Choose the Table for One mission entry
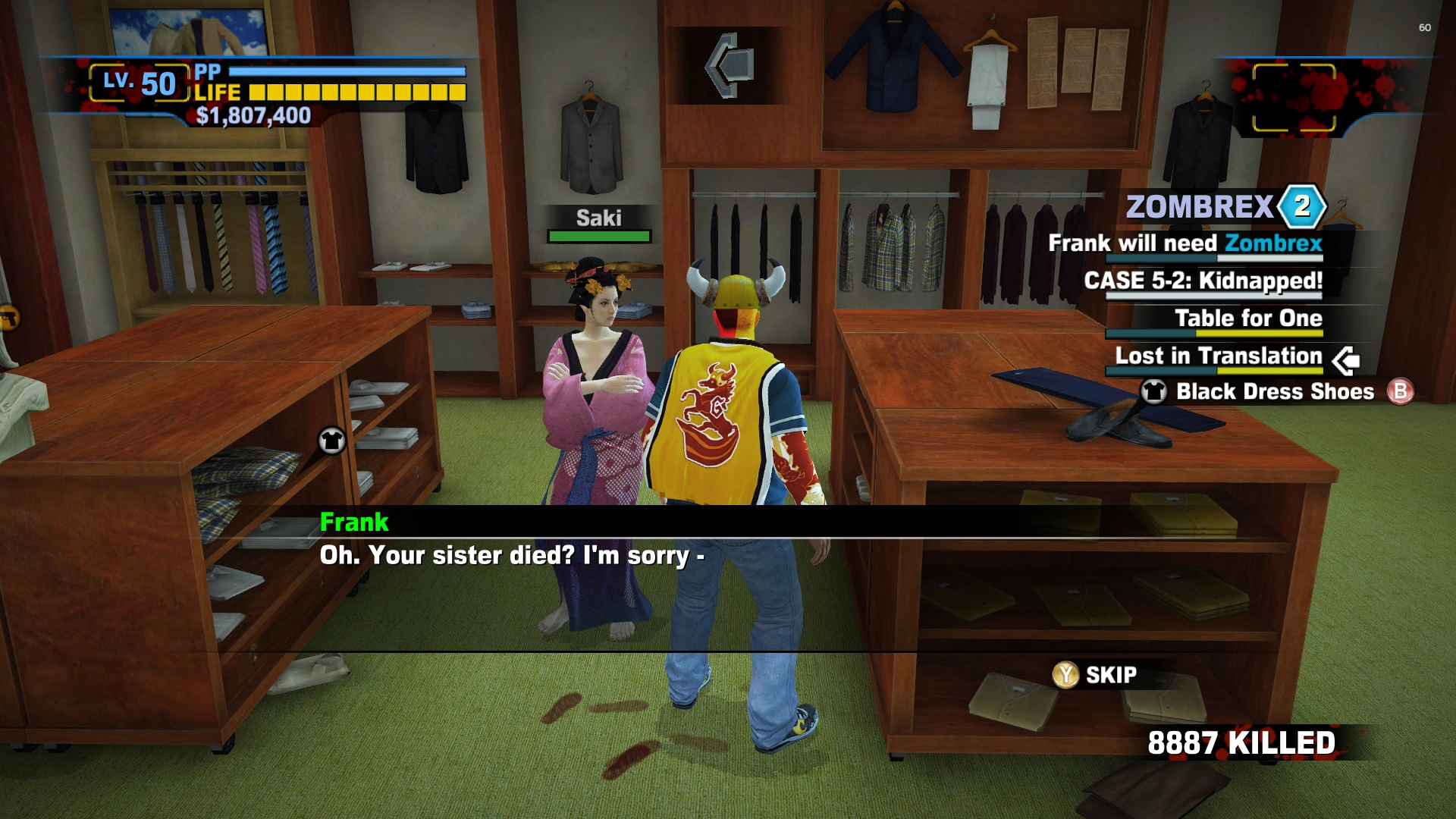This screenshot has width=1456, height=819. pyautogui.click(x=1248, y=318)
